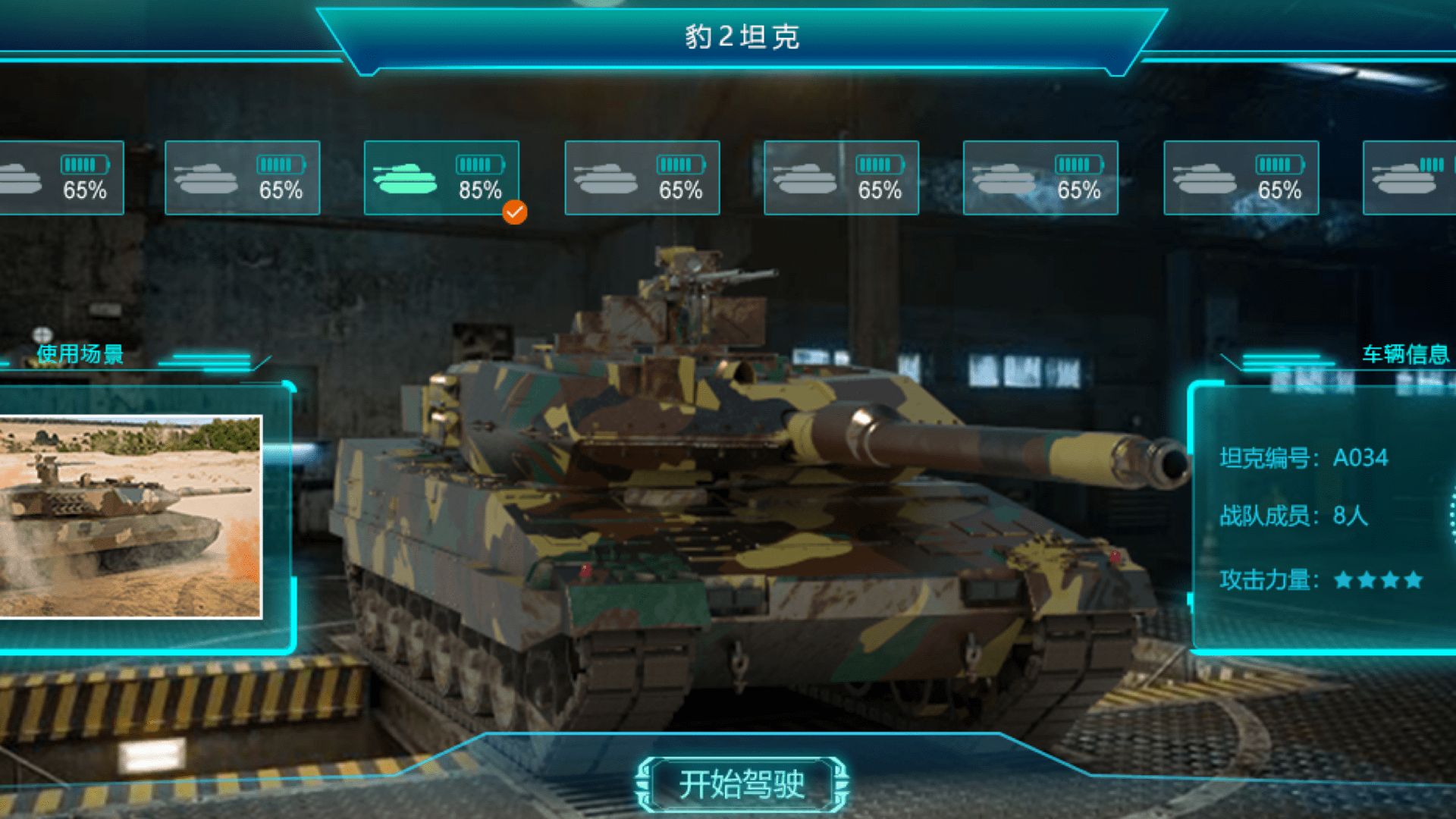
Task: Click the crosshair icon near 使用场景
Action: (x=42, y=332)
